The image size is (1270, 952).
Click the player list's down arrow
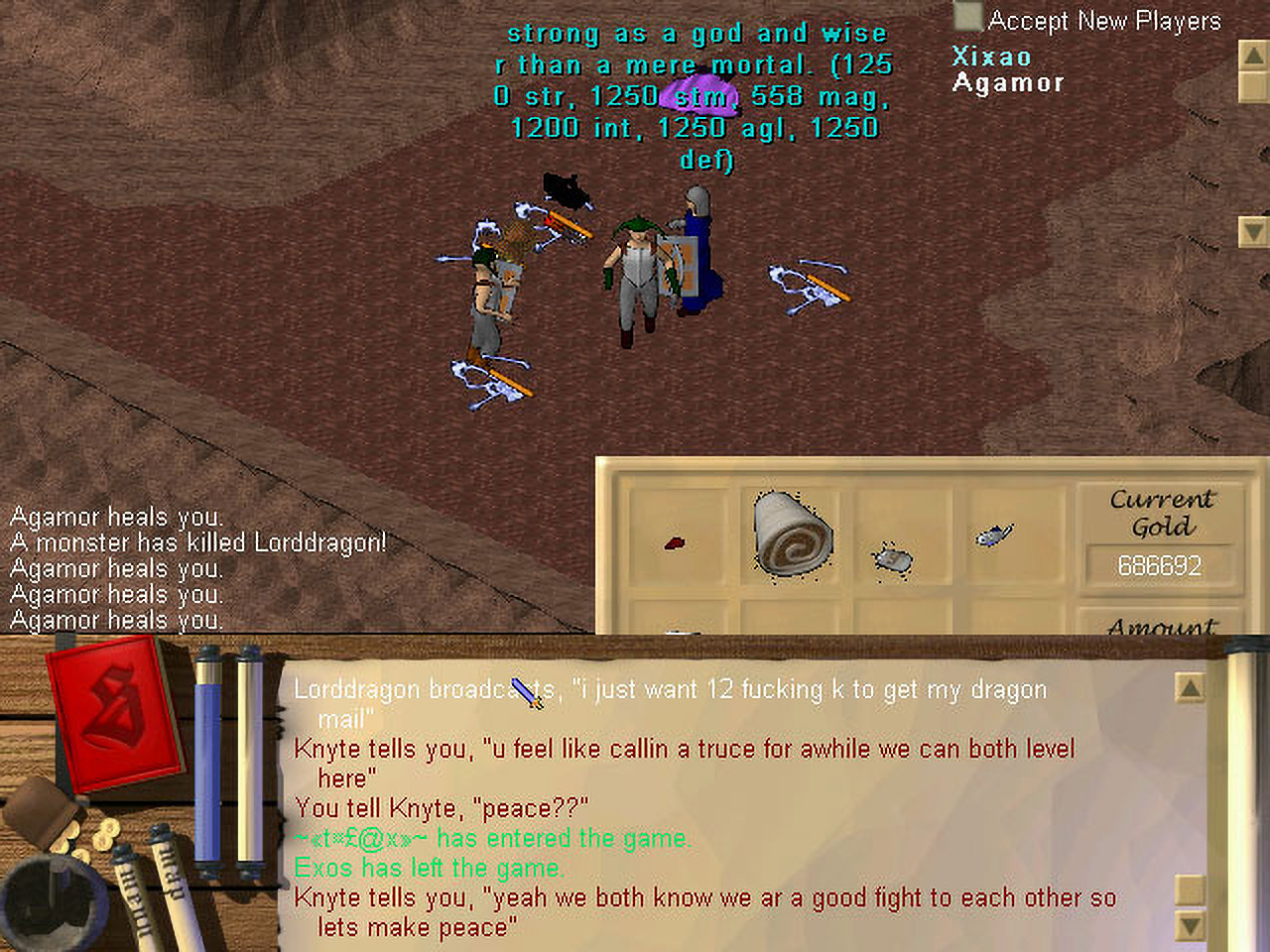pos(1253,232)
